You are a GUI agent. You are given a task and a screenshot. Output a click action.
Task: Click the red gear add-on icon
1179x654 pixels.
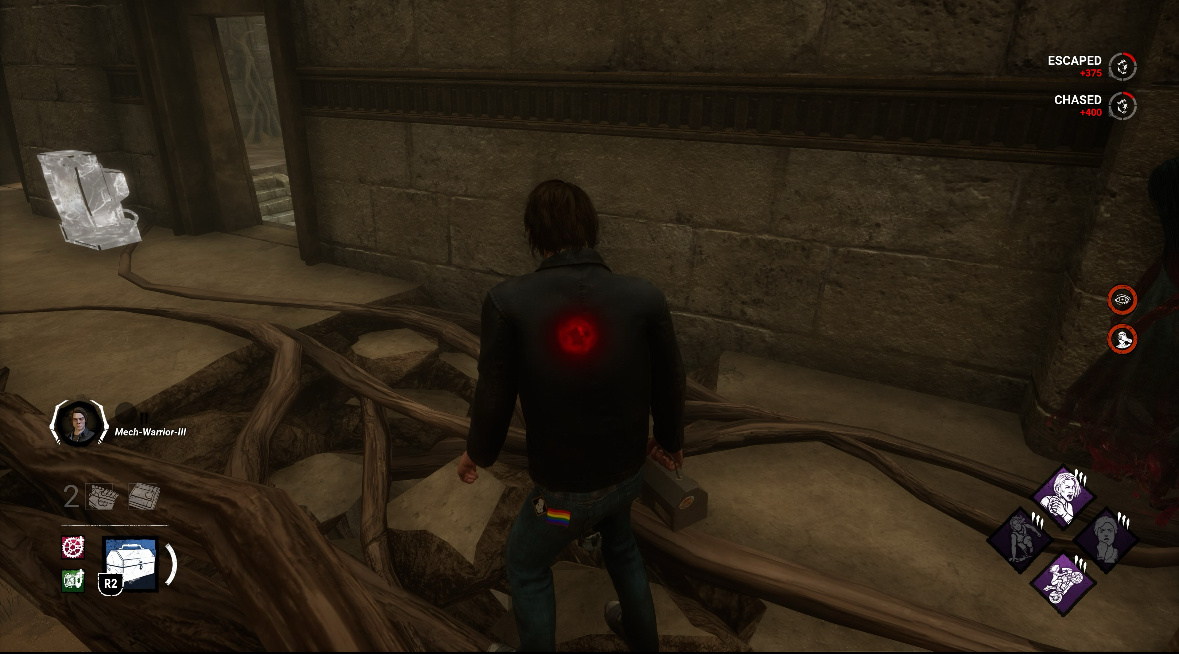[72, 547]
